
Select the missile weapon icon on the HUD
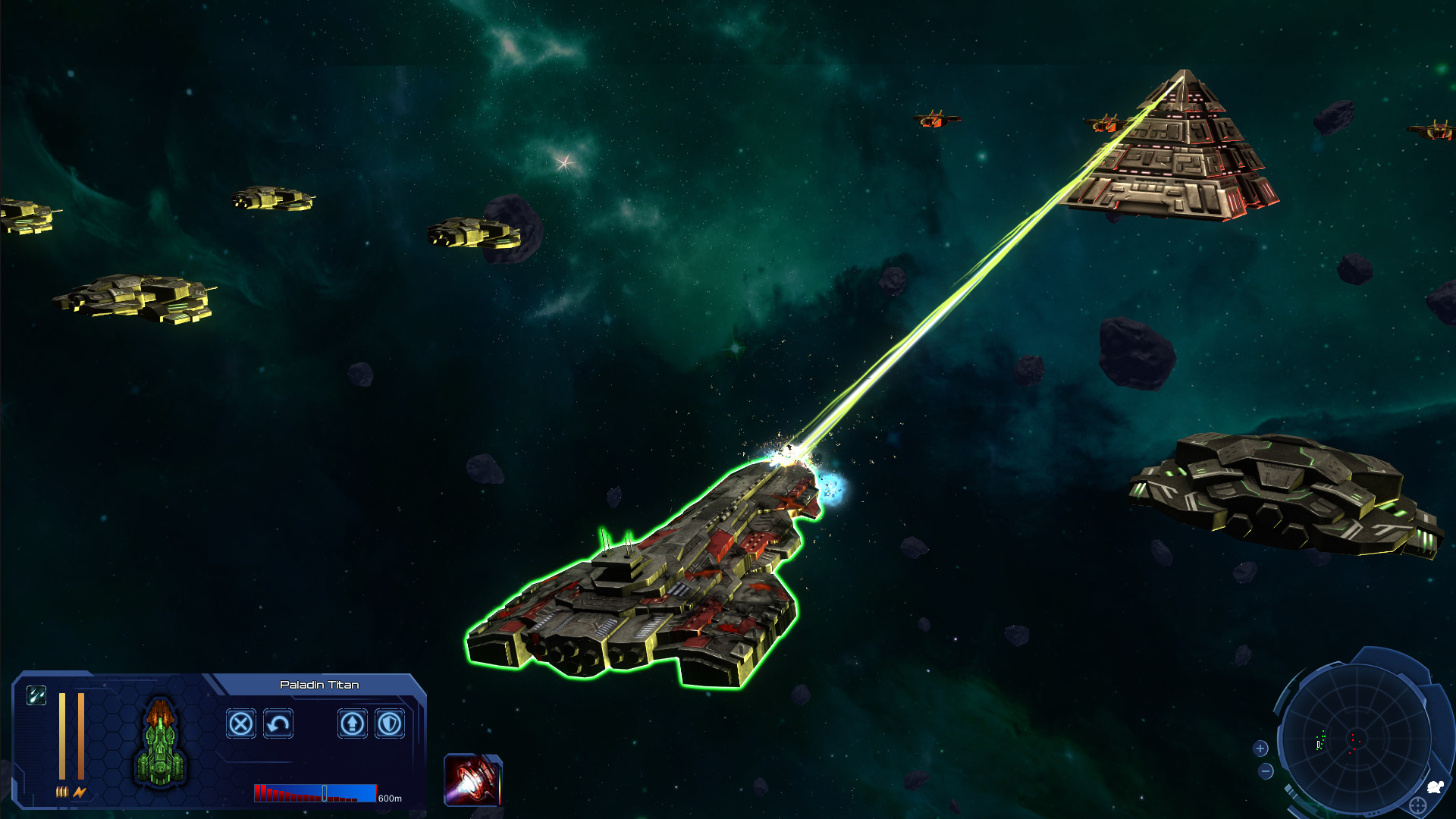coord(36,695)
